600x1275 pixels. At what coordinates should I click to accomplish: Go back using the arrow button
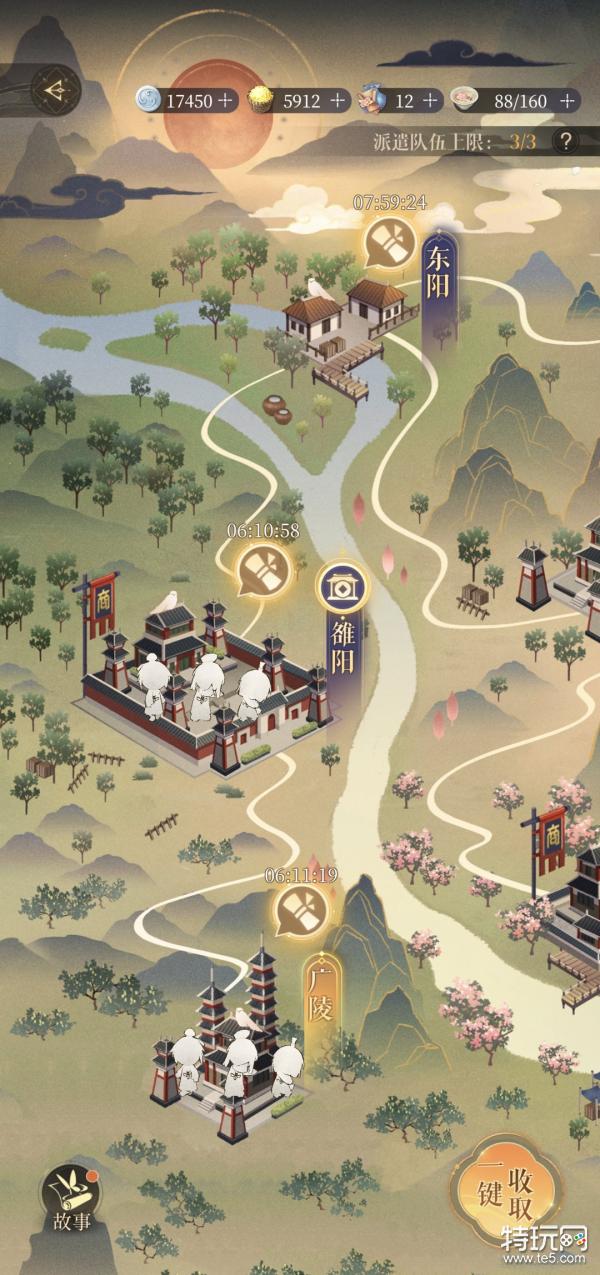(51, 90)
